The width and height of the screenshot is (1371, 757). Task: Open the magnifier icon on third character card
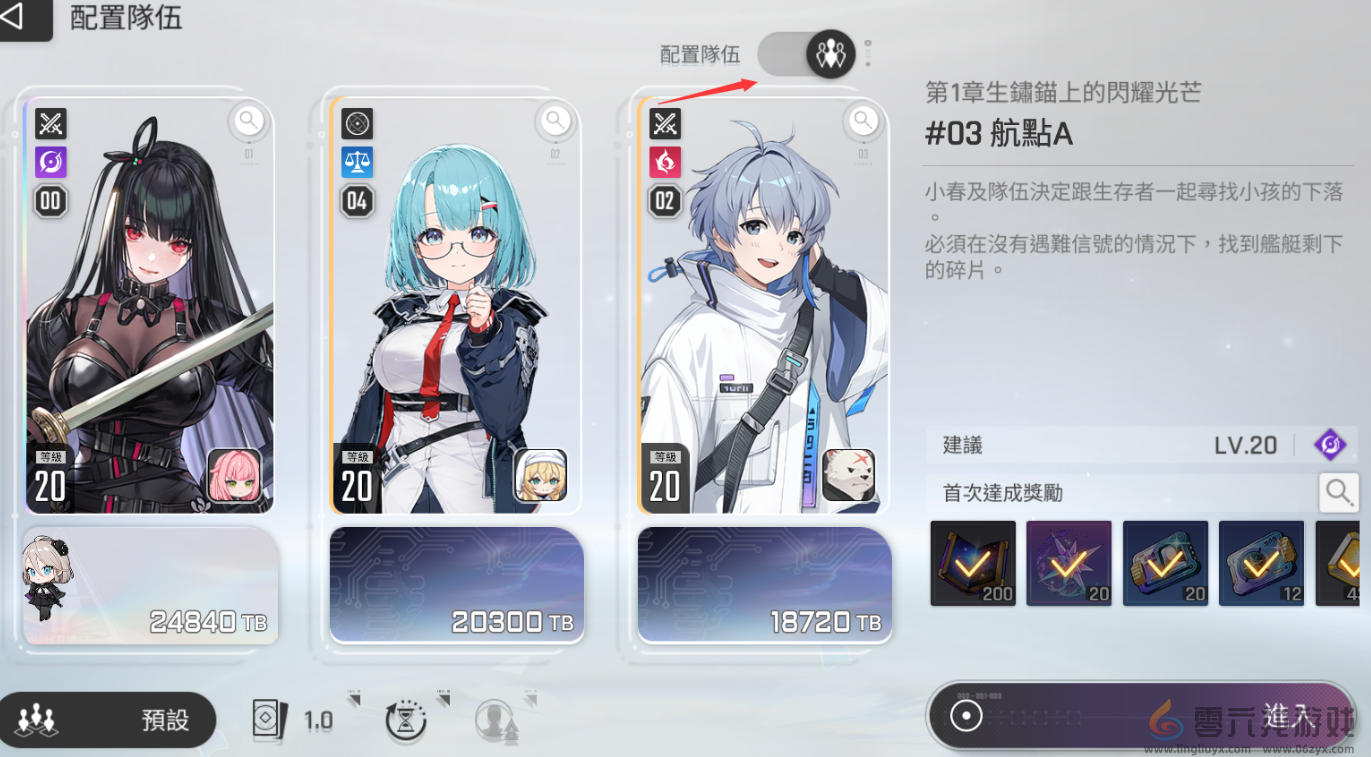tap(862, 120)
